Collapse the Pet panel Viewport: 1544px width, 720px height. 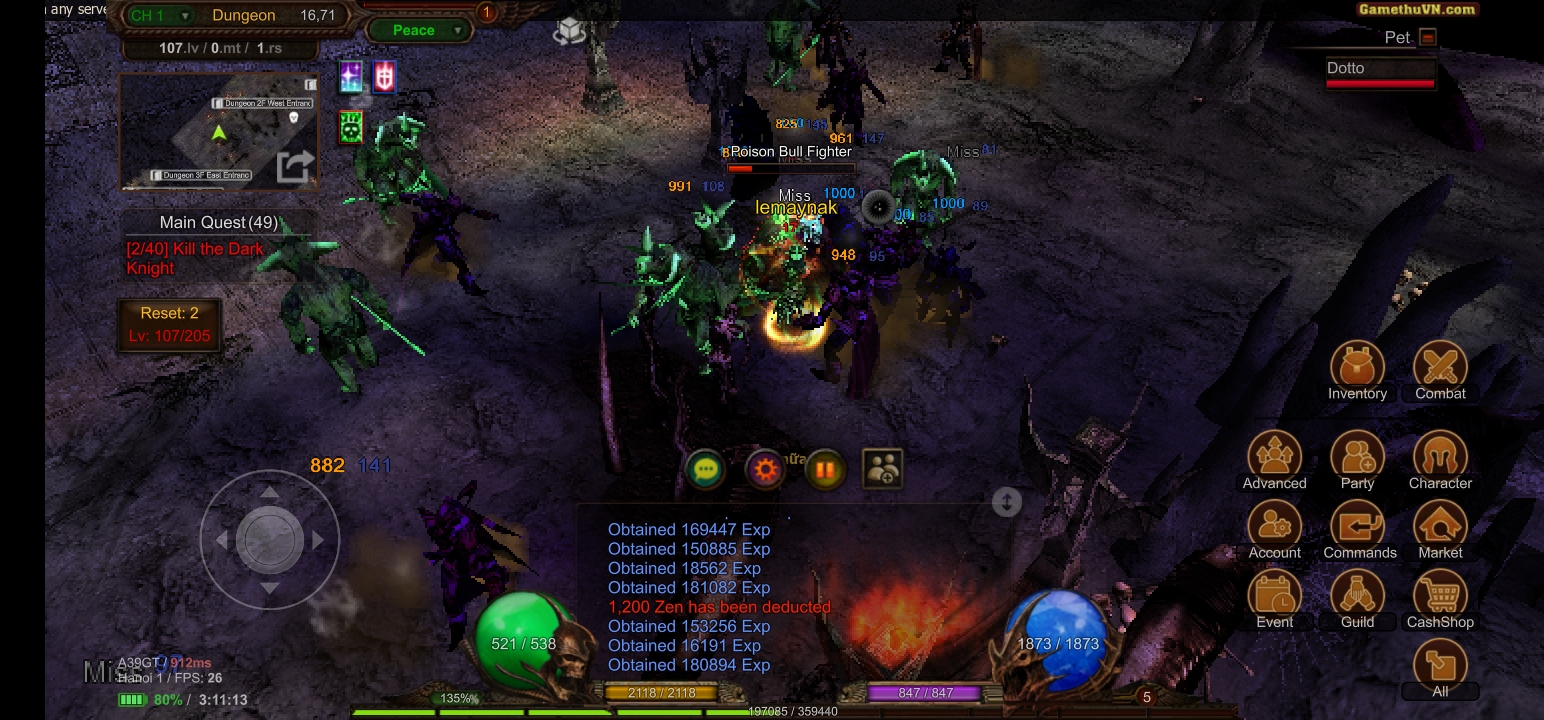tap(1428, 37)
